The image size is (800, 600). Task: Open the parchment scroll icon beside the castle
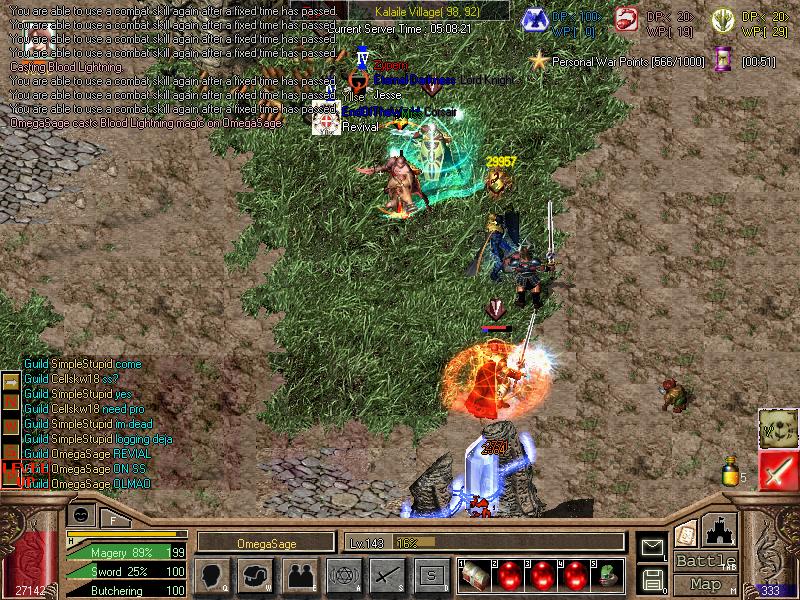coord(686,533)
